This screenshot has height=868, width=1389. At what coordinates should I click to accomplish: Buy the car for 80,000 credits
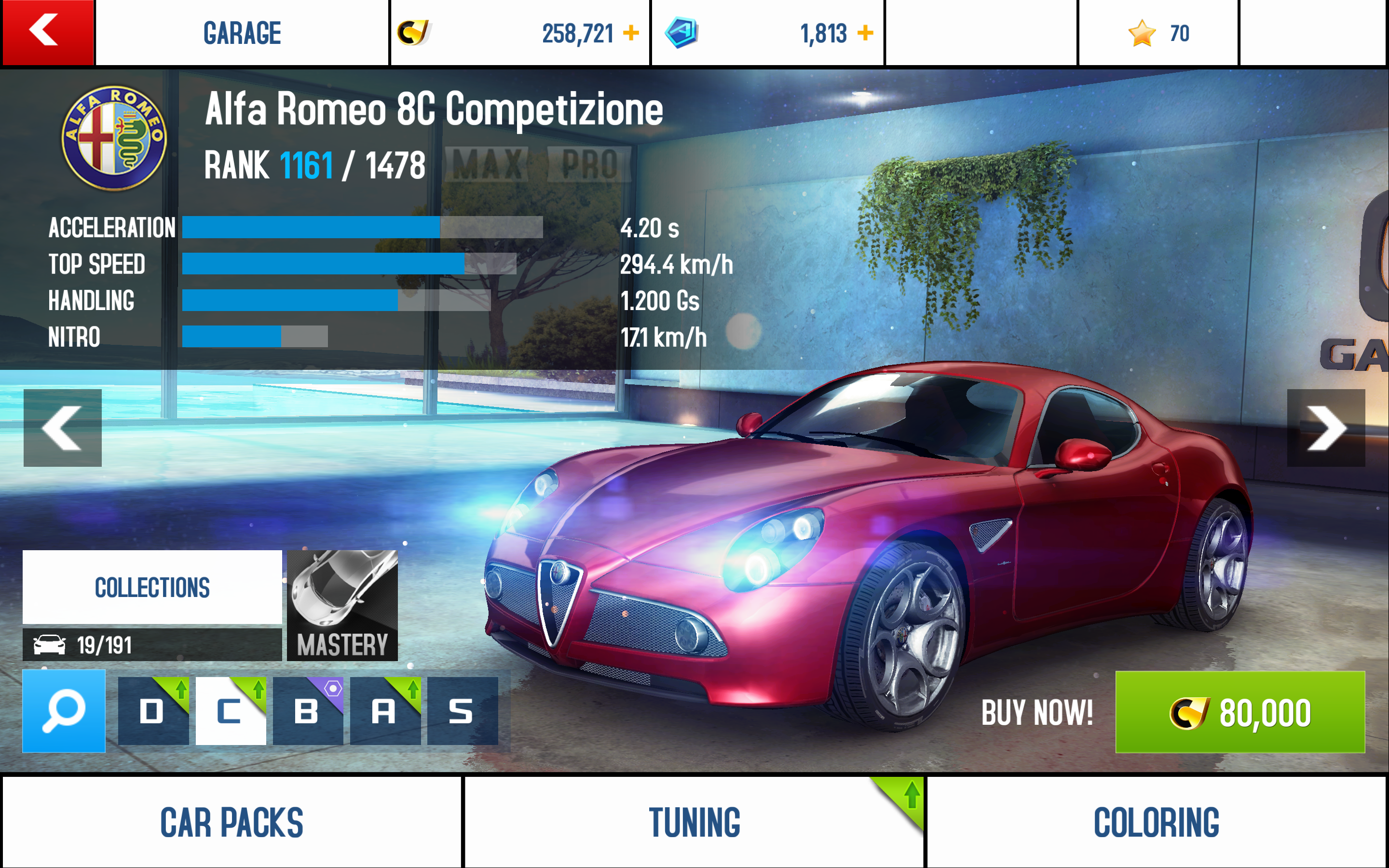1240,712
